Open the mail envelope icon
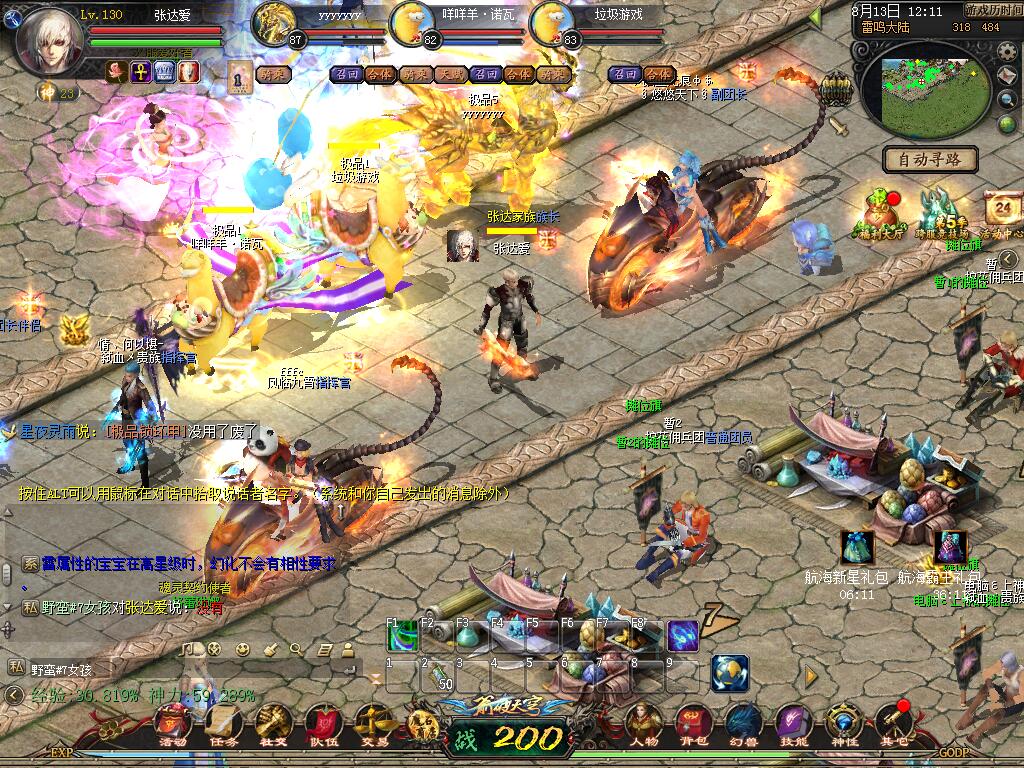Viewport: 1024px width, 768px height. pyautogui.click(x=1008, y=76)
